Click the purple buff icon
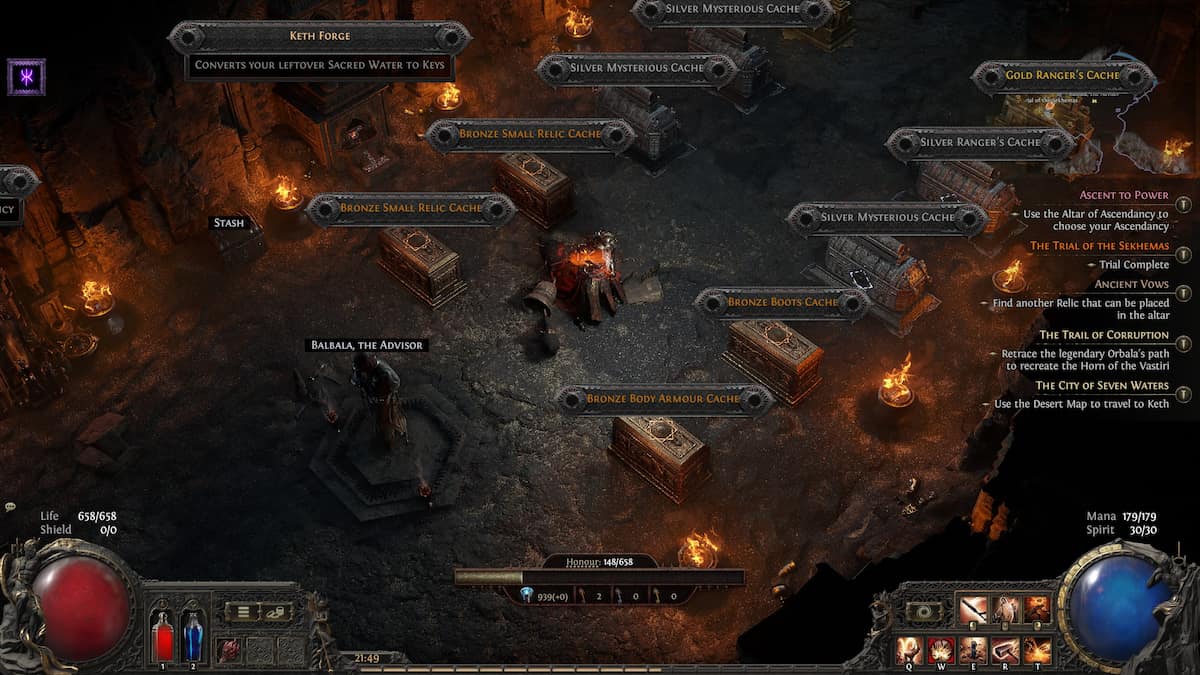The height and width of the screenshot is (675, 1200). [x=26, y=77]
